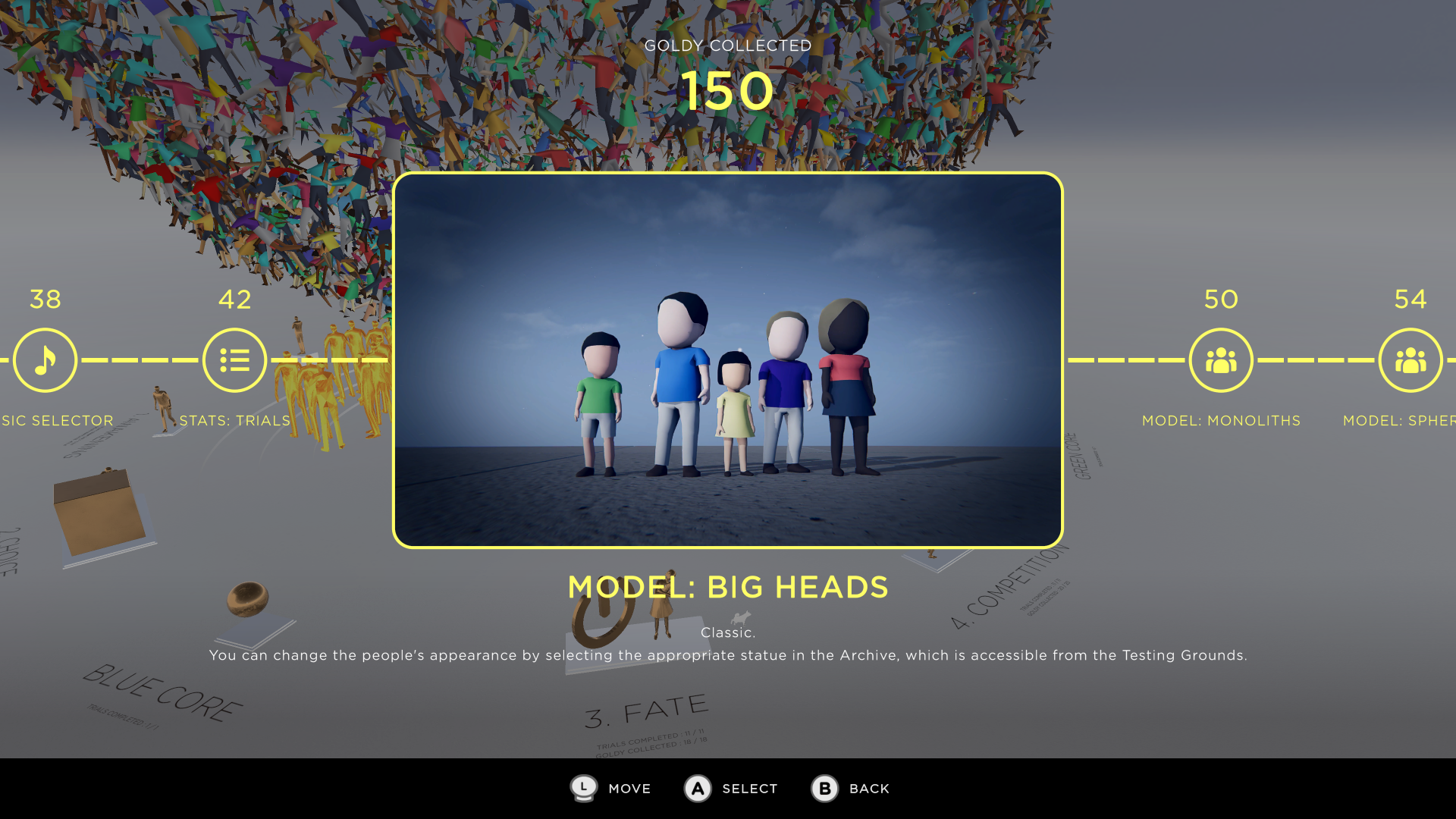The image size is (1456, 819).
Task: Click the Archive description text
Action: click(728, 655)
